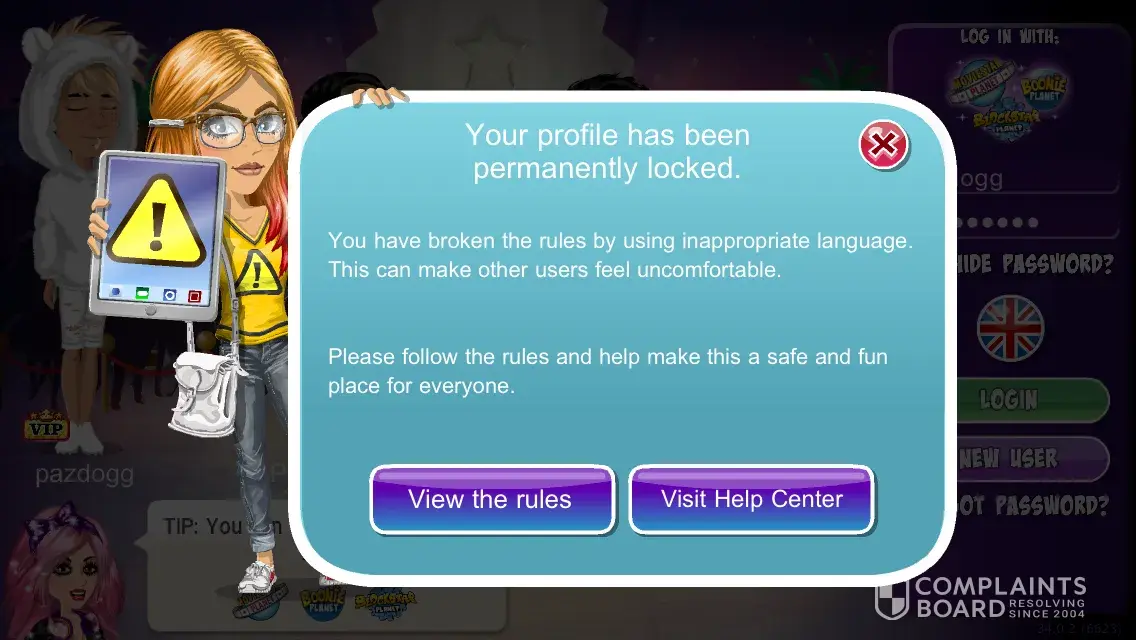This screenshot has width=1136, height=640.
Task: Visit Help Center from dialog
Action: click(x=751, y=499)
